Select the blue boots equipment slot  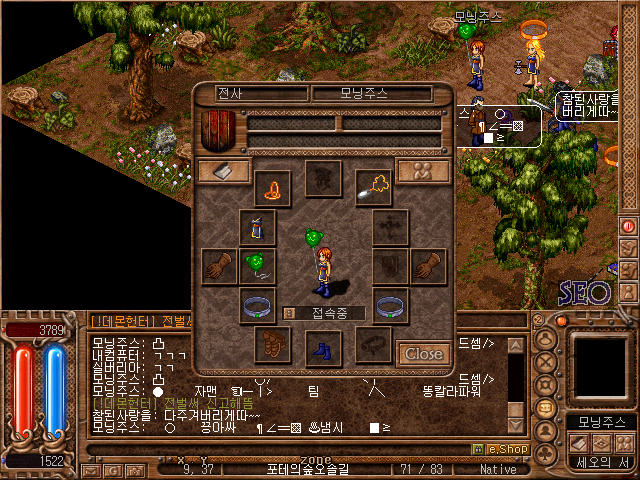point(323,347)
